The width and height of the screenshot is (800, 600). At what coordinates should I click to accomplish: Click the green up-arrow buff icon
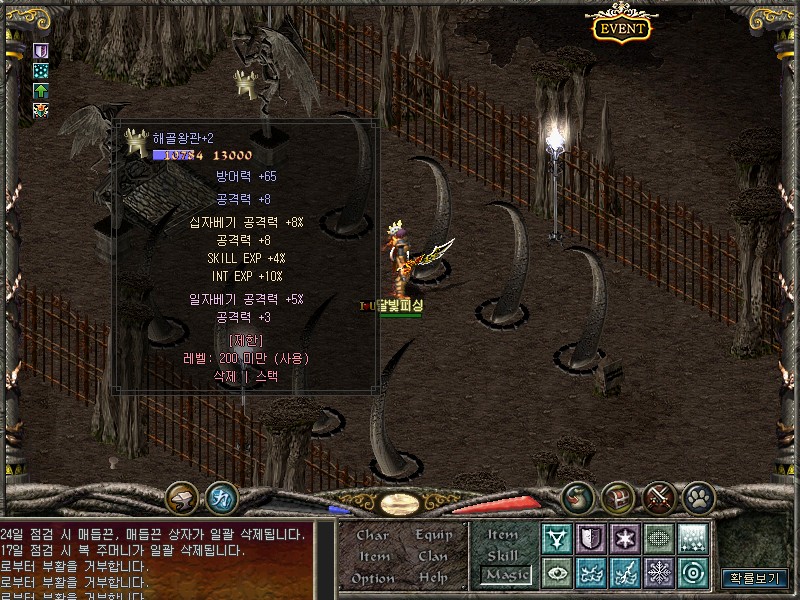(x=41, y=91)
